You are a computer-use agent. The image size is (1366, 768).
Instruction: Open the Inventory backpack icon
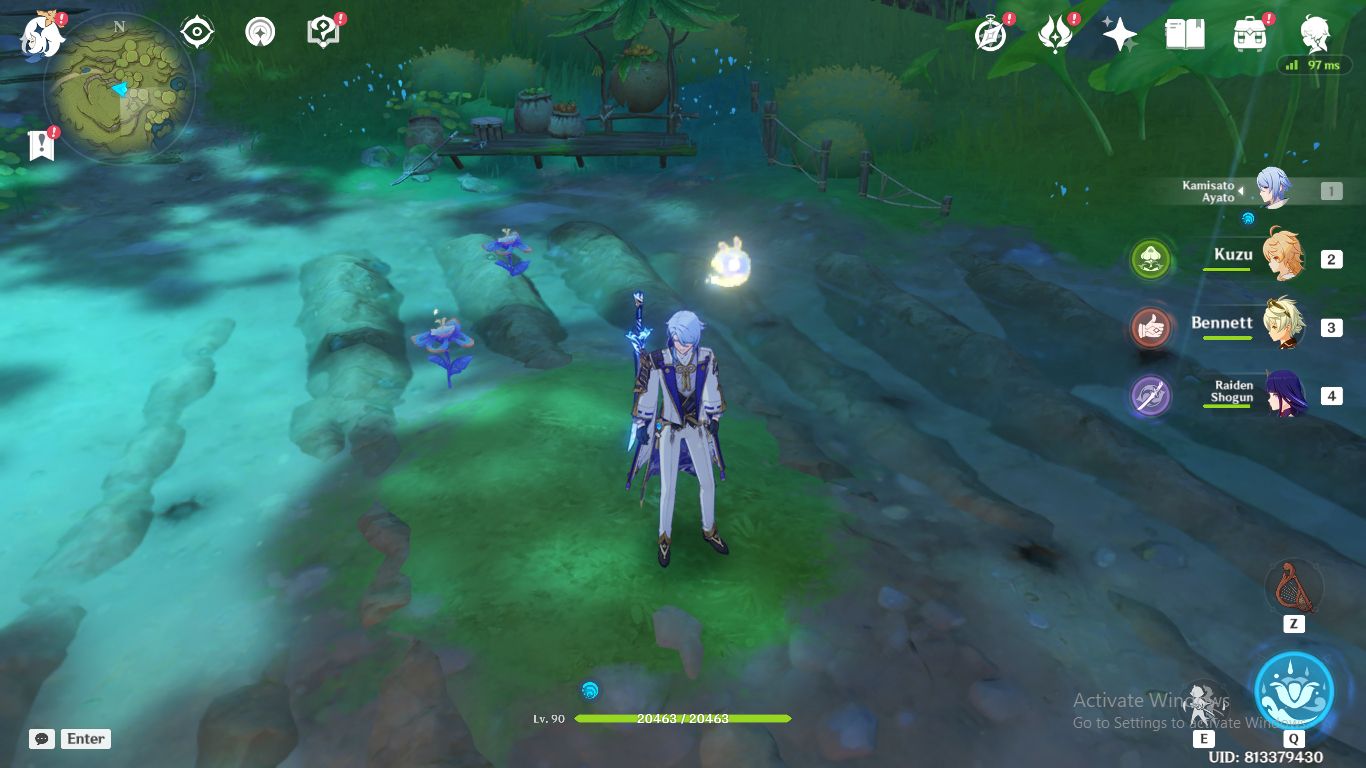coord(1249,32)
